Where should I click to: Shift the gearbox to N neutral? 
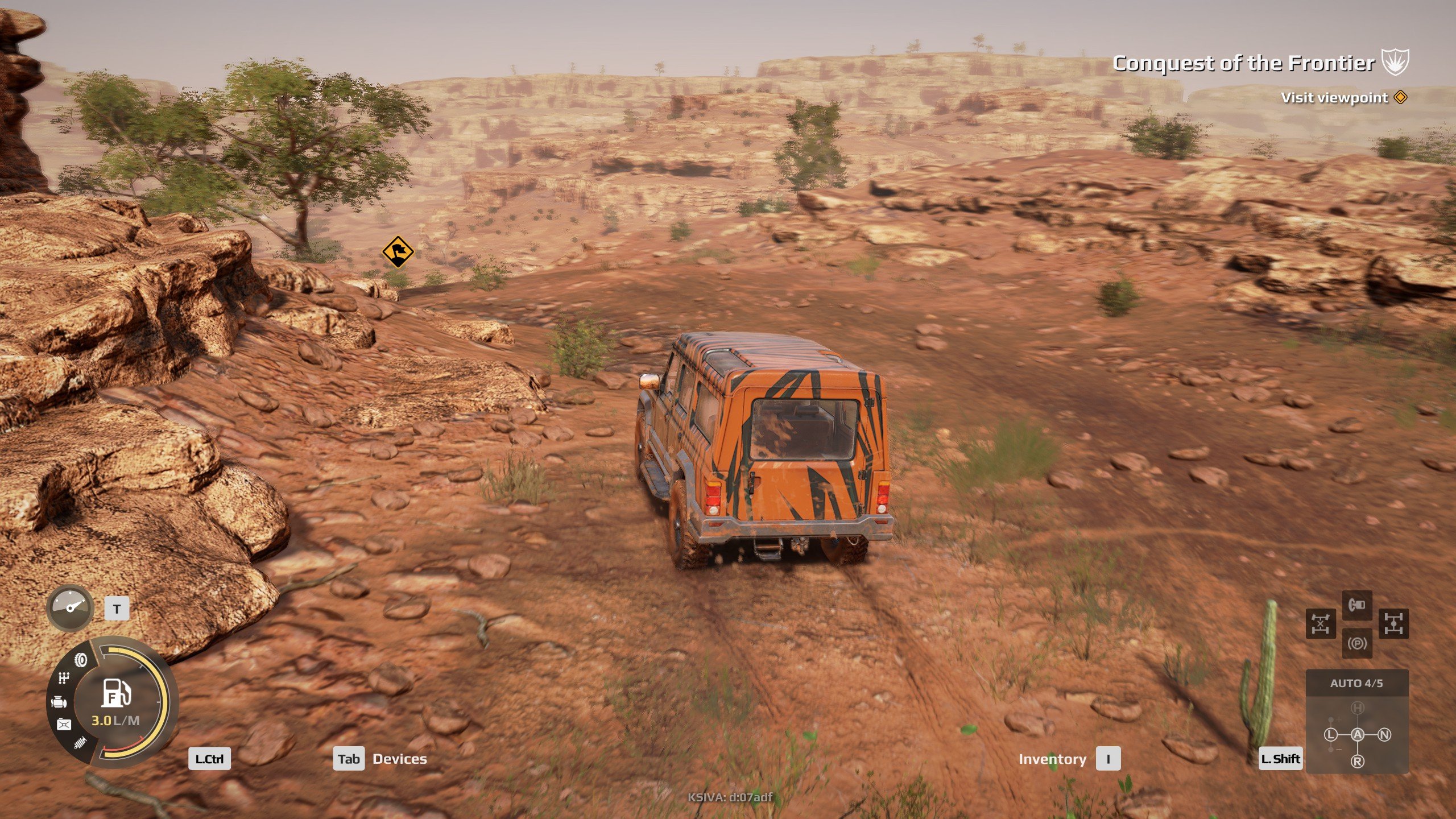click(x=1385, y=735)
